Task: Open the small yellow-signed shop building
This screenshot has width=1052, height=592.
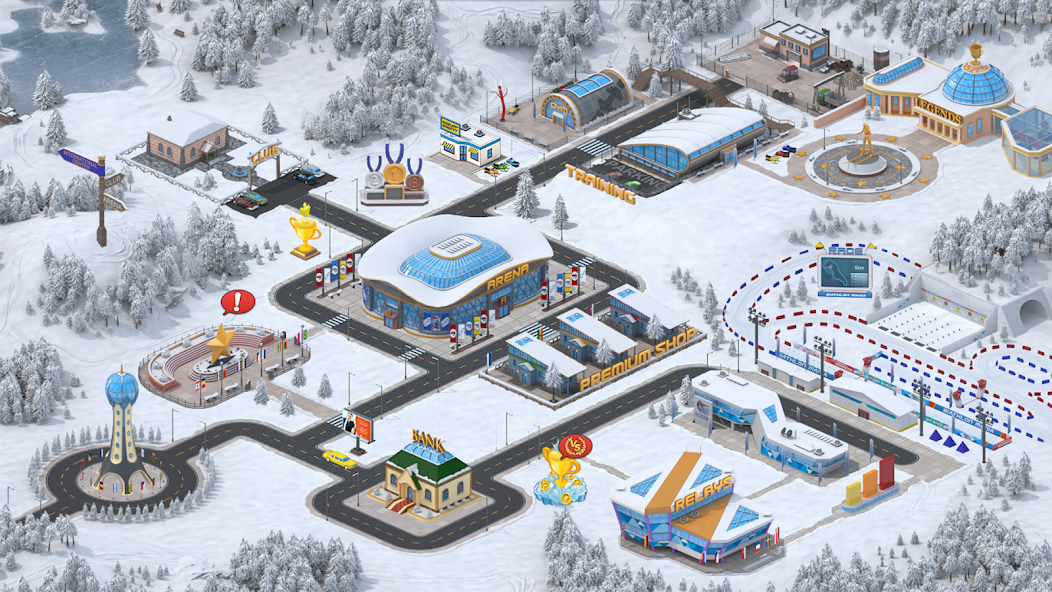Action: [469, 141]
